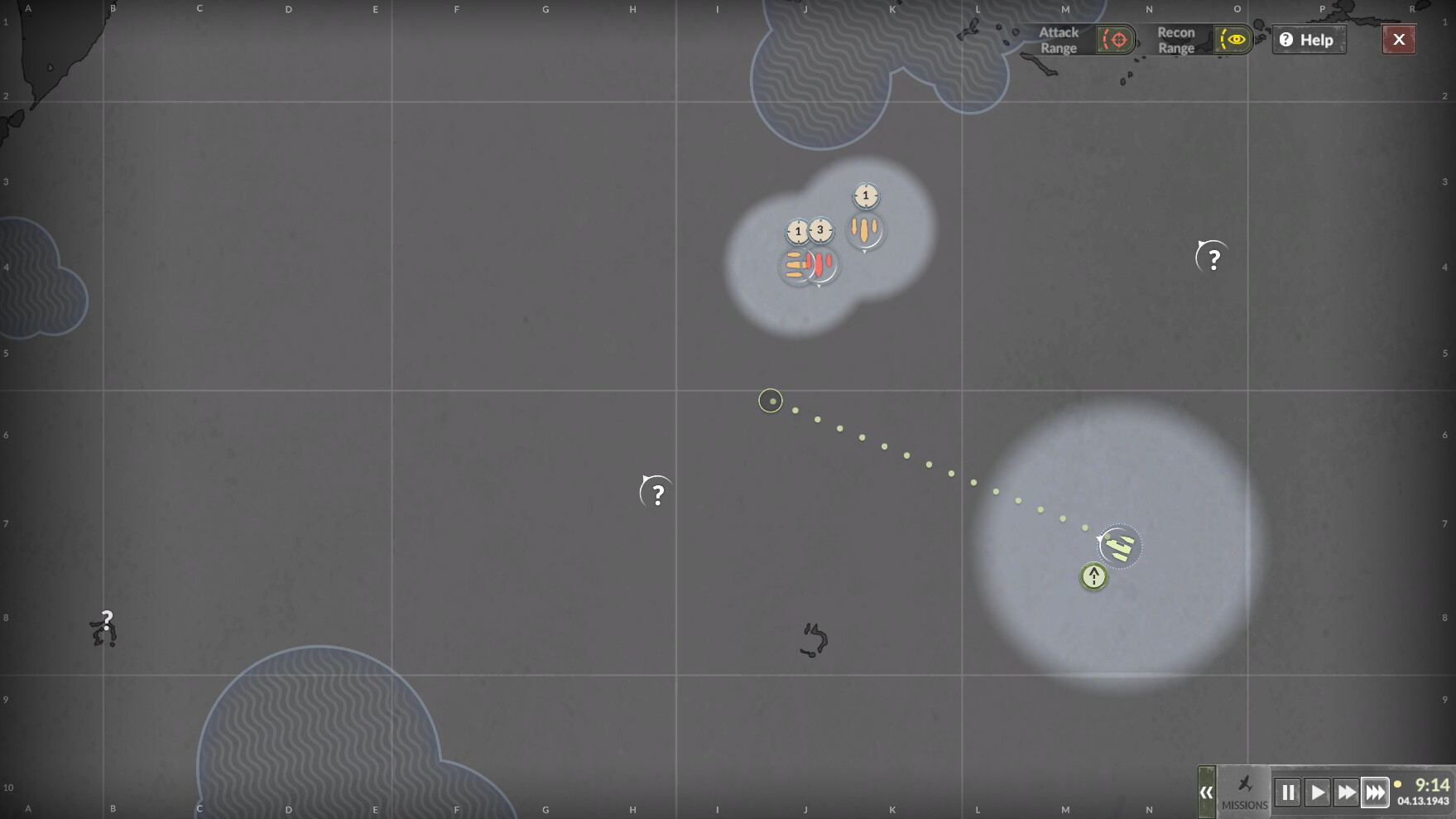
Task: Click the '3' timer badge on enemy task force
Action: 820,232
